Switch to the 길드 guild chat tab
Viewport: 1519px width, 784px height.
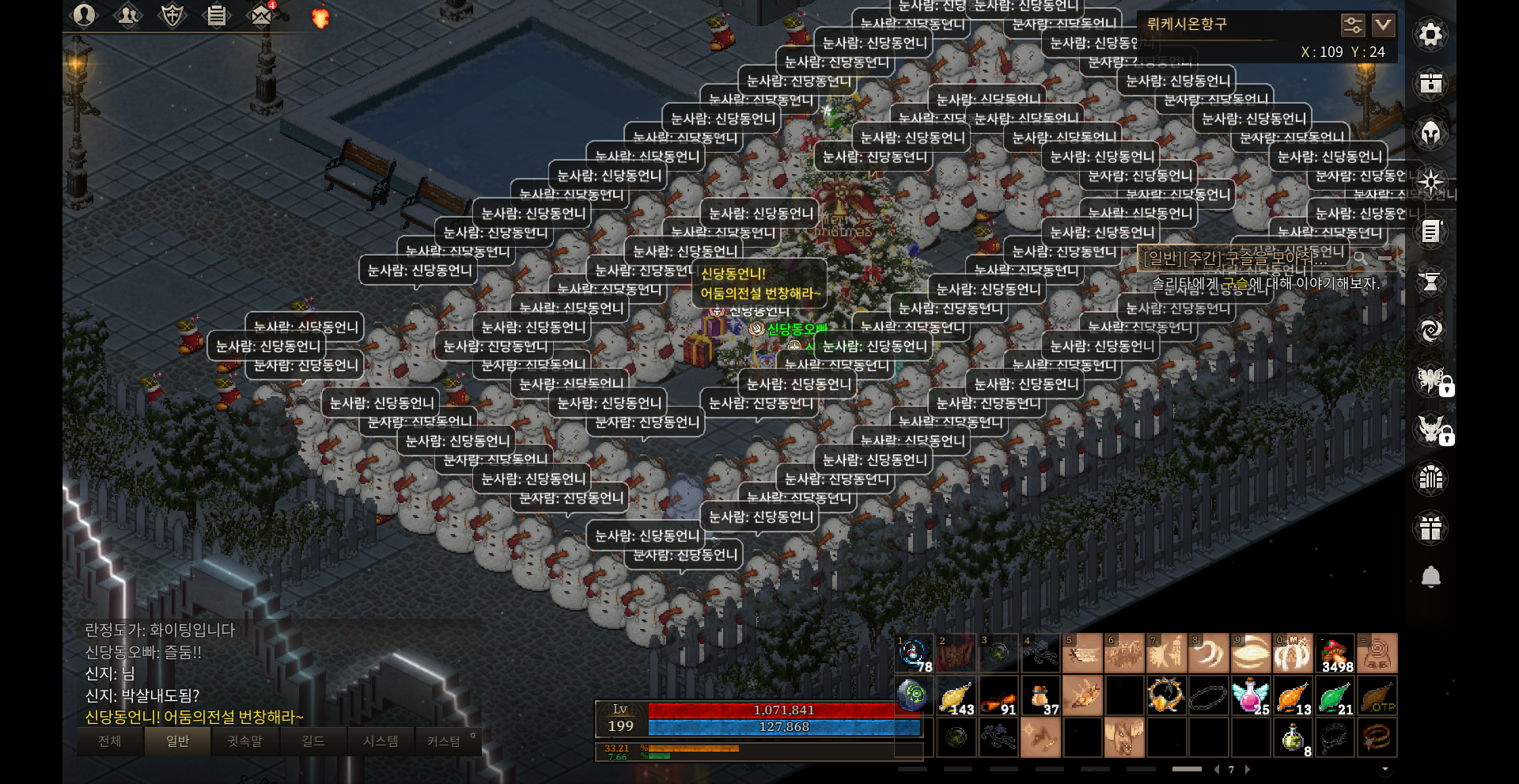coord(313,741)
